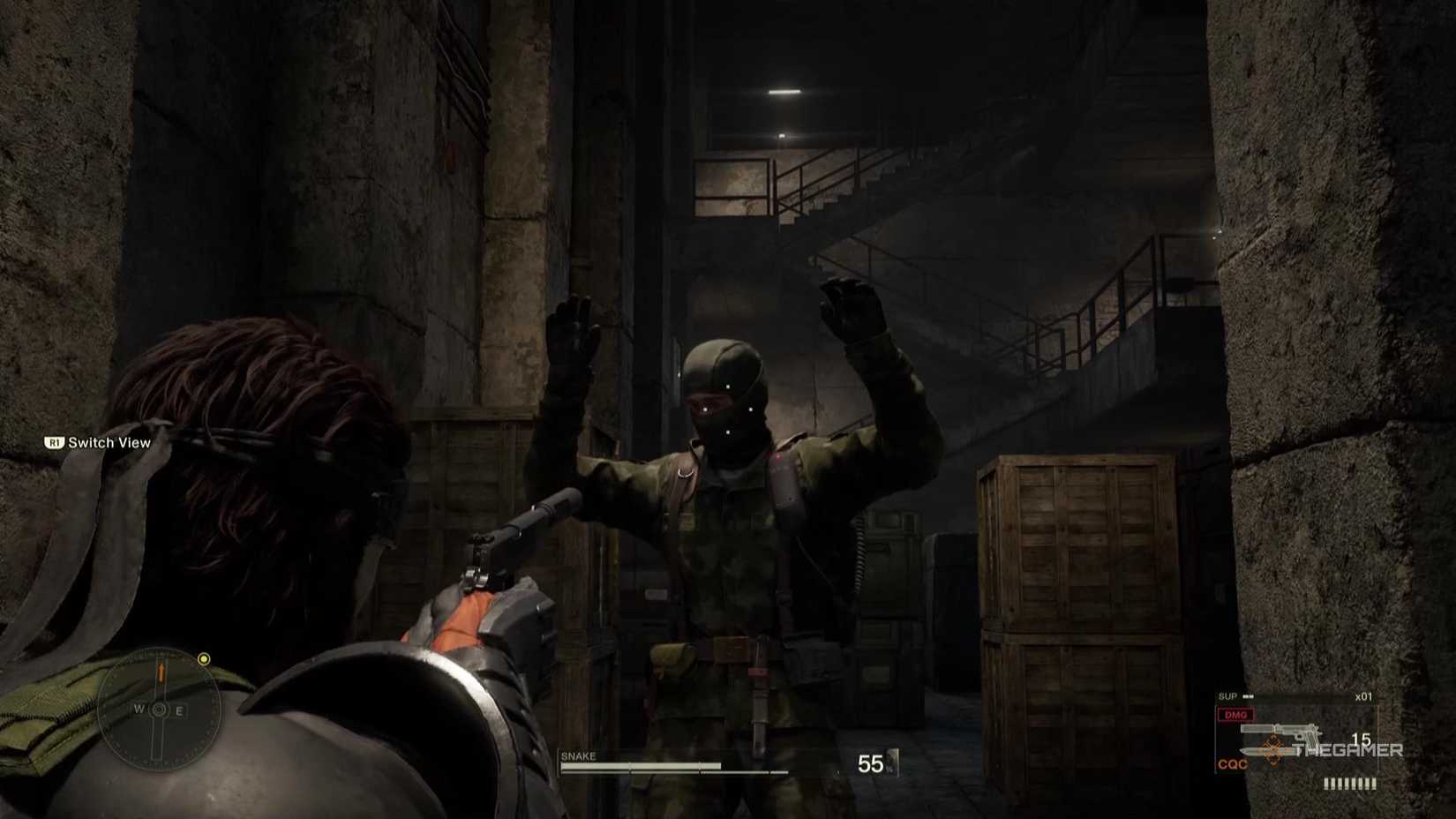
Task: Click the ammo count reading 15
Action: click(x=1362, y=741)
